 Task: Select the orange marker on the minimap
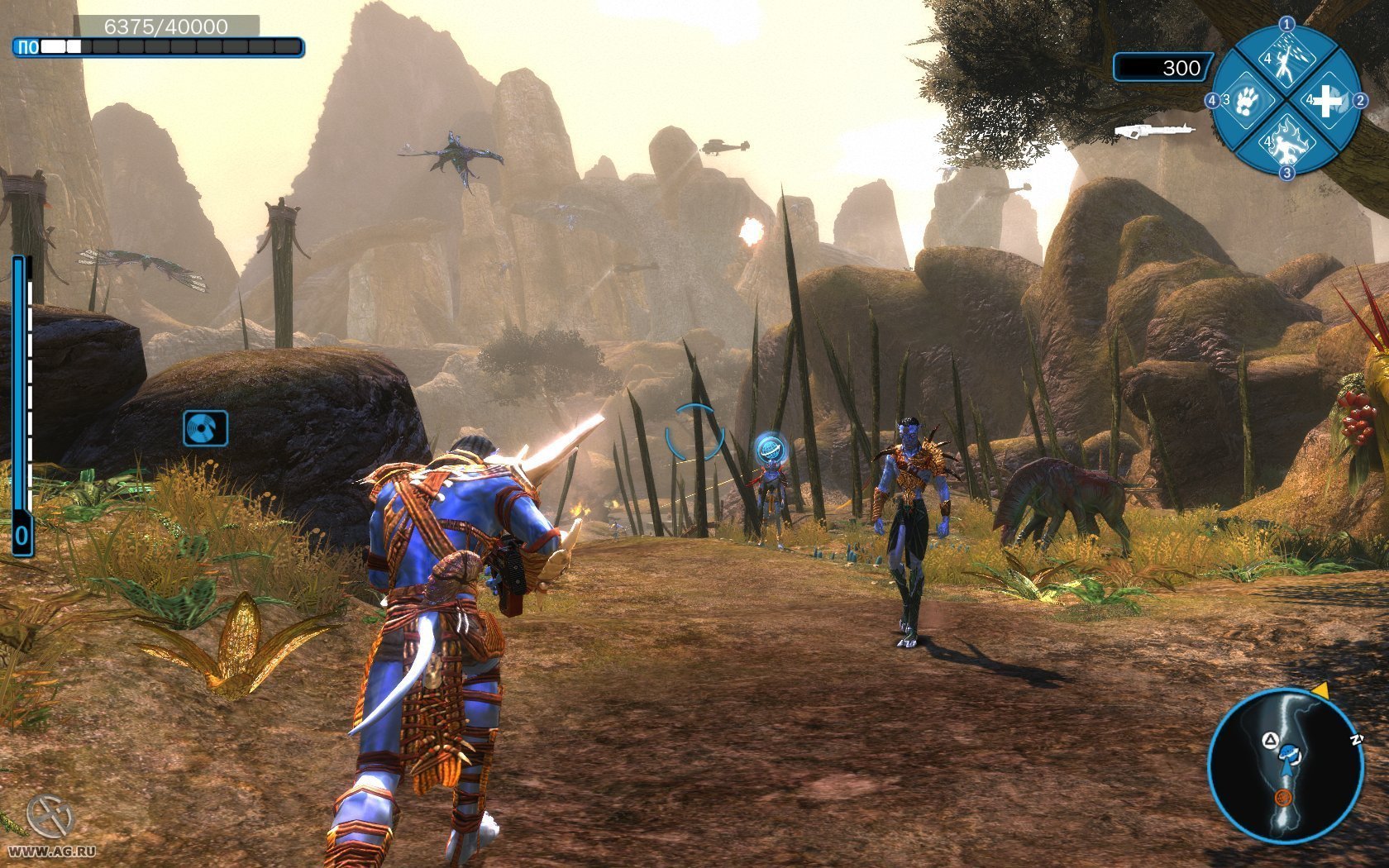1283,797
